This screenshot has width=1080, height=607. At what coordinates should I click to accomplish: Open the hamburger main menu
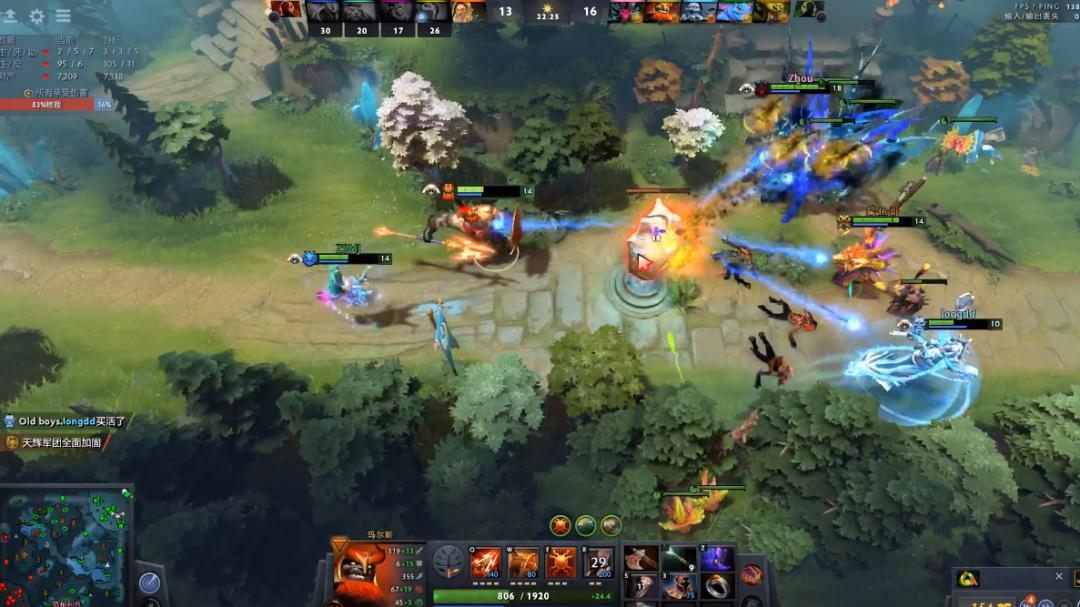(x=63, y=16)
